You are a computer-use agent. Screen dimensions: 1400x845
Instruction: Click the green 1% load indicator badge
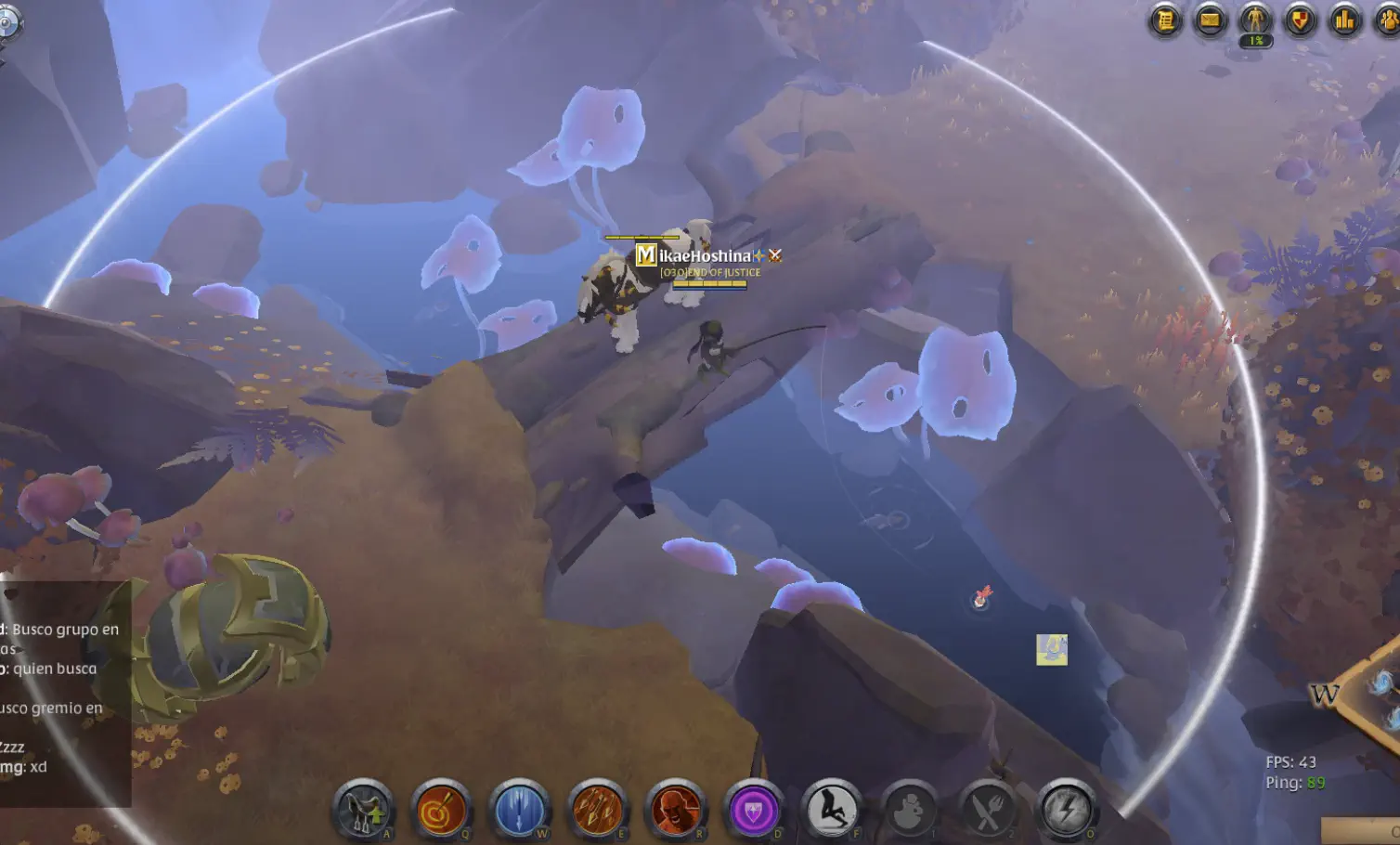1253,41
